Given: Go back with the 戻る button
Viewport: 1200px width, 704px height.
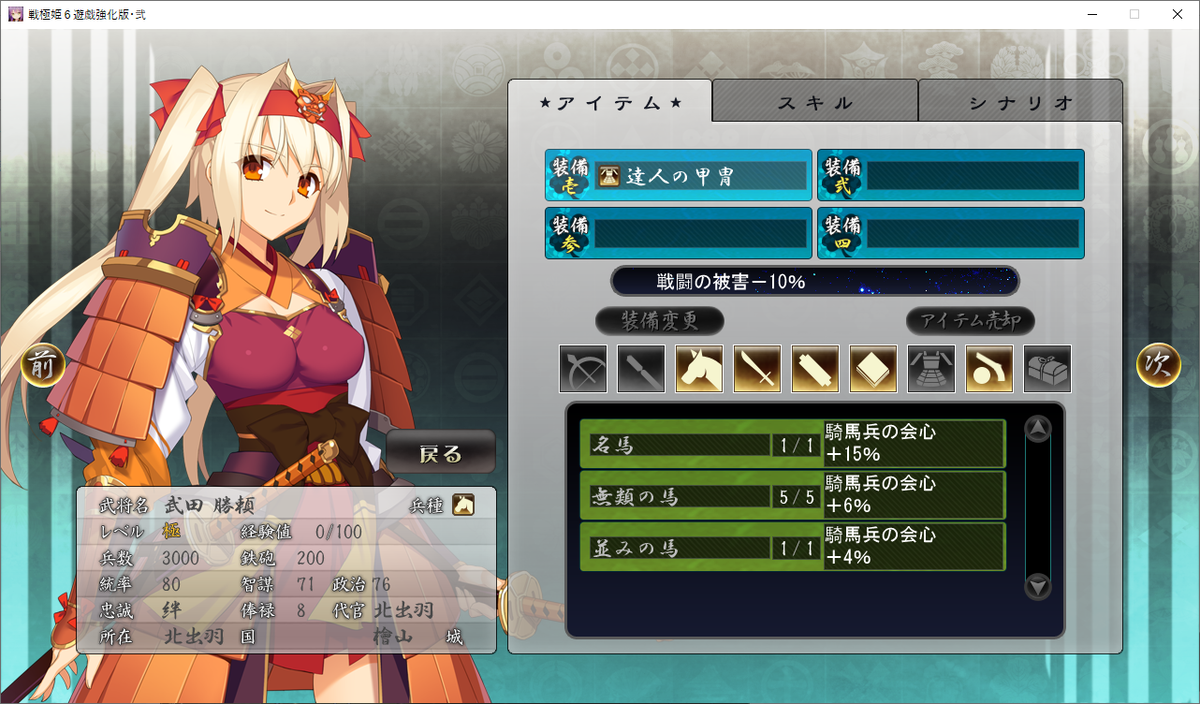Looking at the screenshot, I should (x=441, y=453).
